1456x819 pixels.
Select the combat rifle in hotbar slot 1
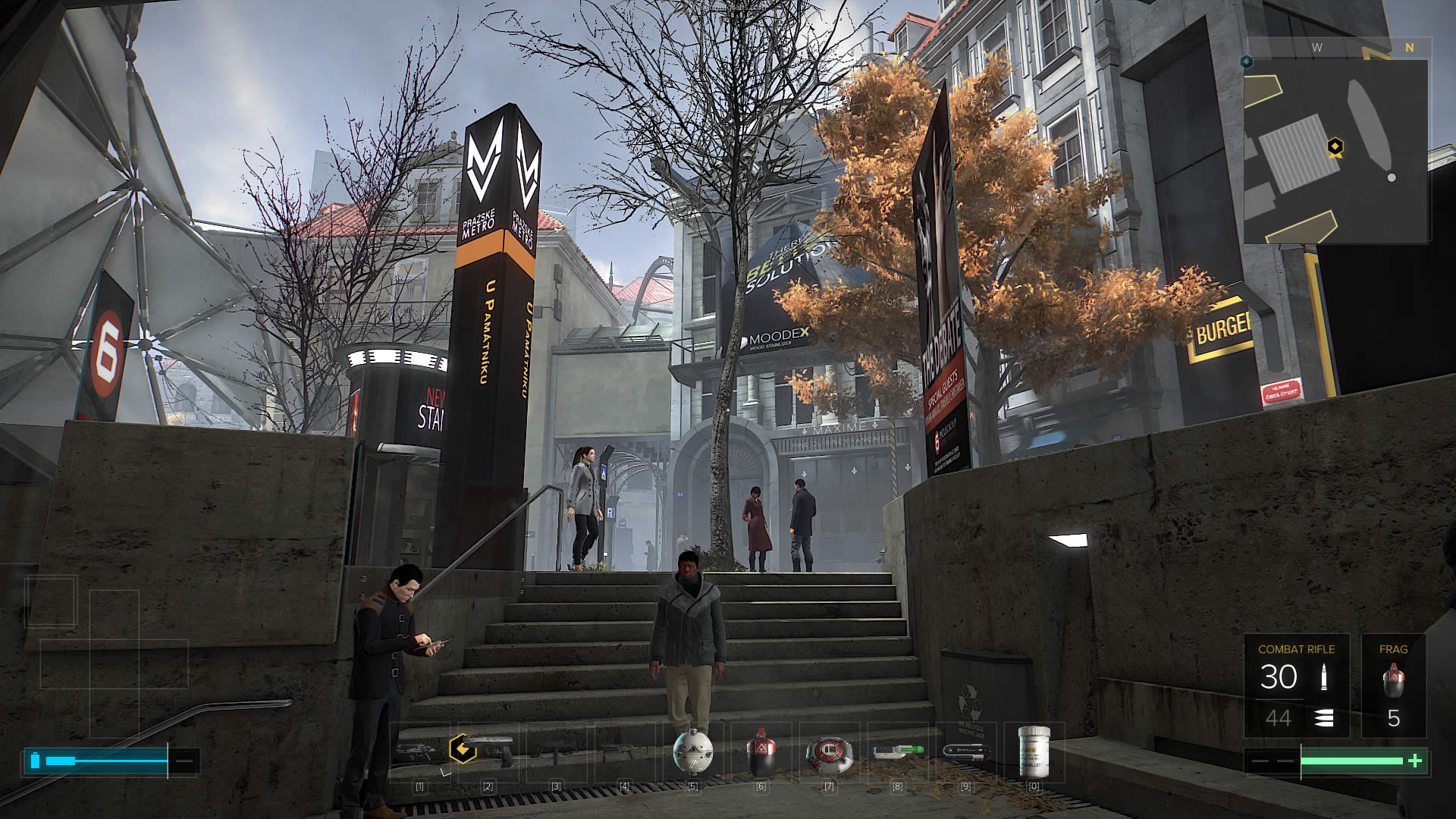tap(419, 752)
